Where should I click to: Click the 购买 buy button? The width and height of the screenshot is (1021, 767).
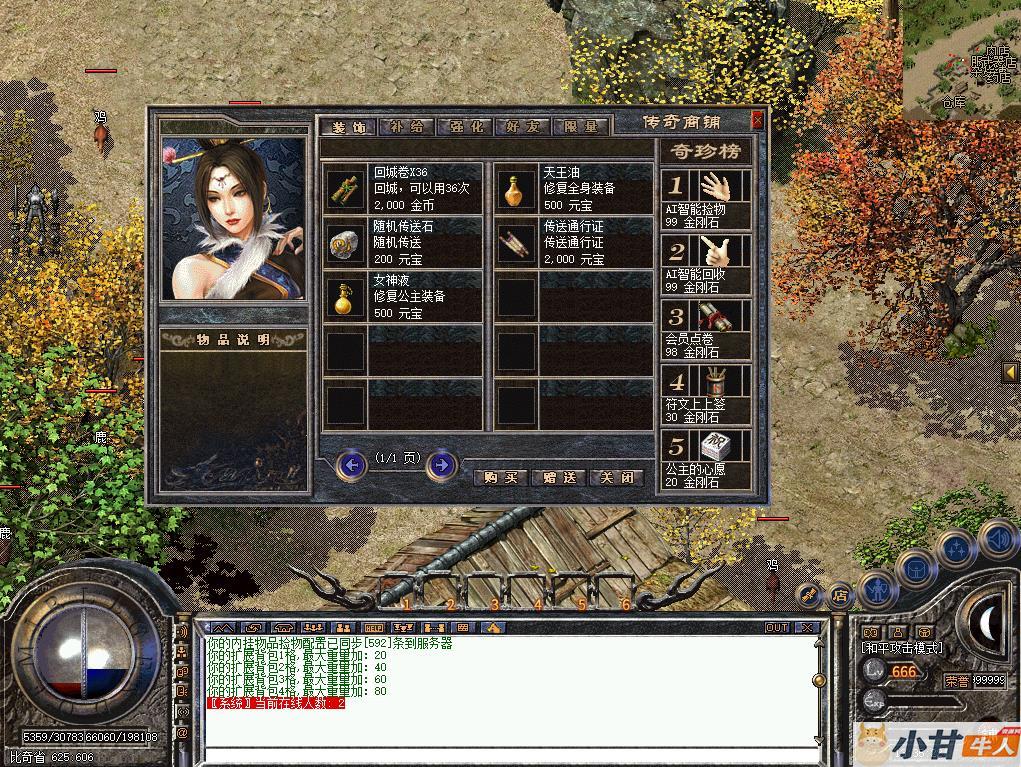(x=499, y=478)
